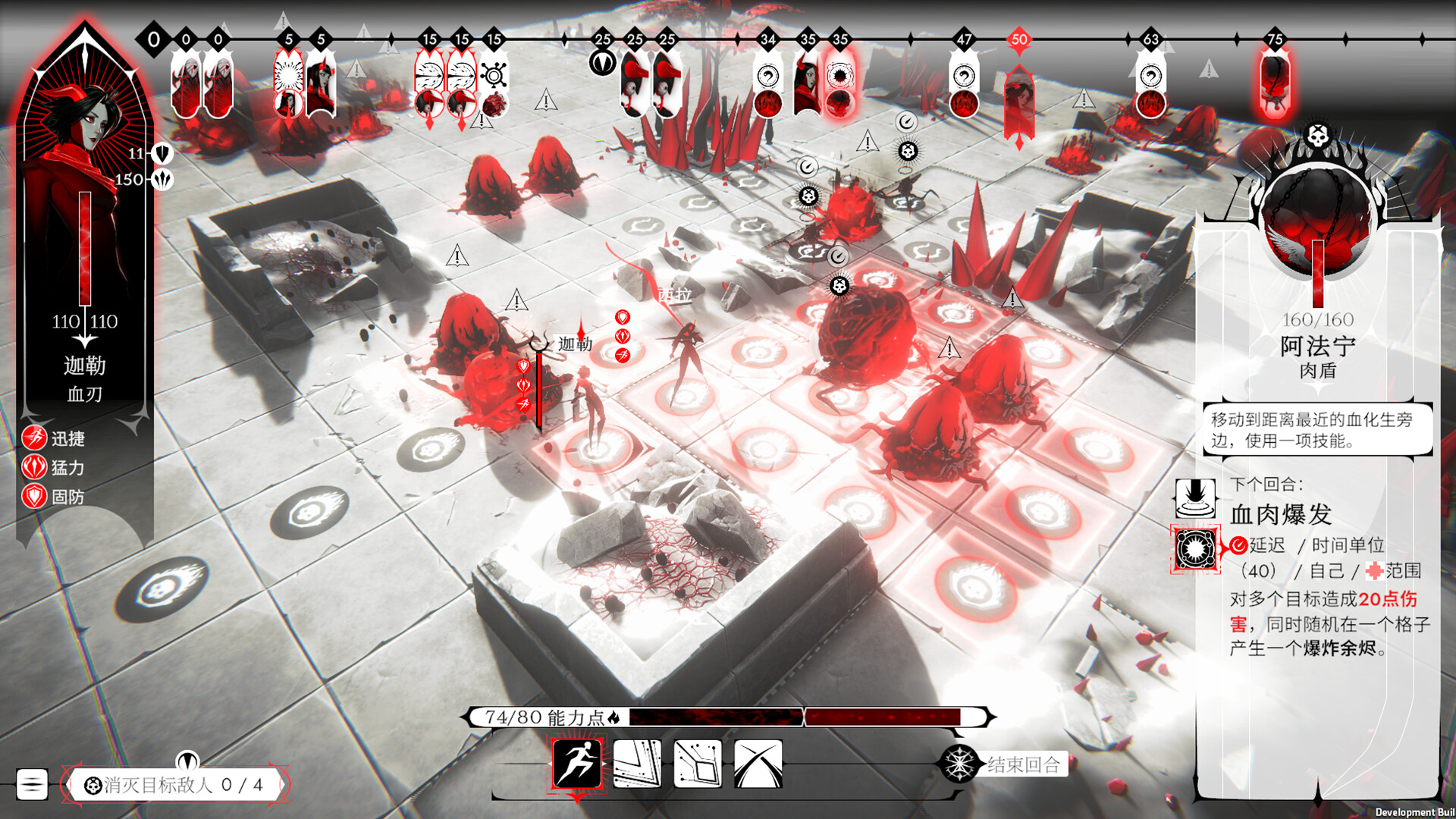Use the crossed slashes skill icon
The width and height of the screenshot is (1456, 819).
[758, 763]
